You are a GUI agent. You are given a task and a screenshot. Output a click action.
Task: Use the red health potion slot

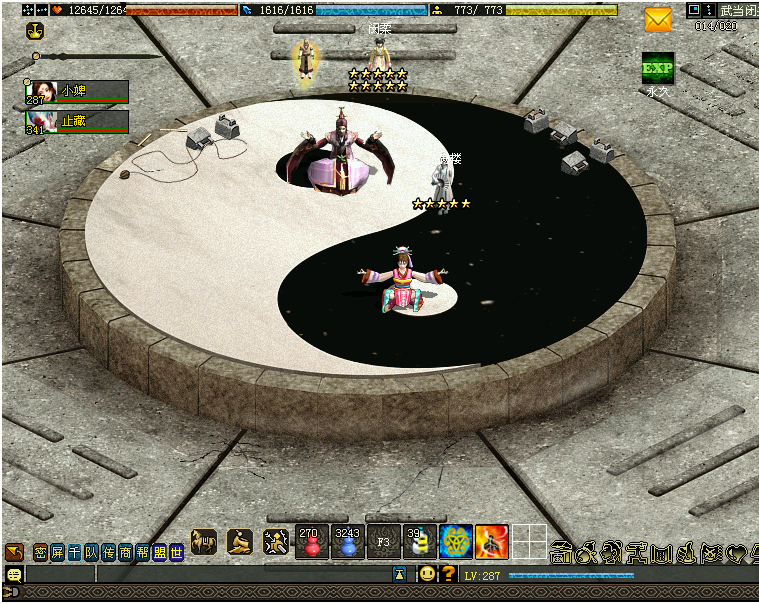coord(311,542)
